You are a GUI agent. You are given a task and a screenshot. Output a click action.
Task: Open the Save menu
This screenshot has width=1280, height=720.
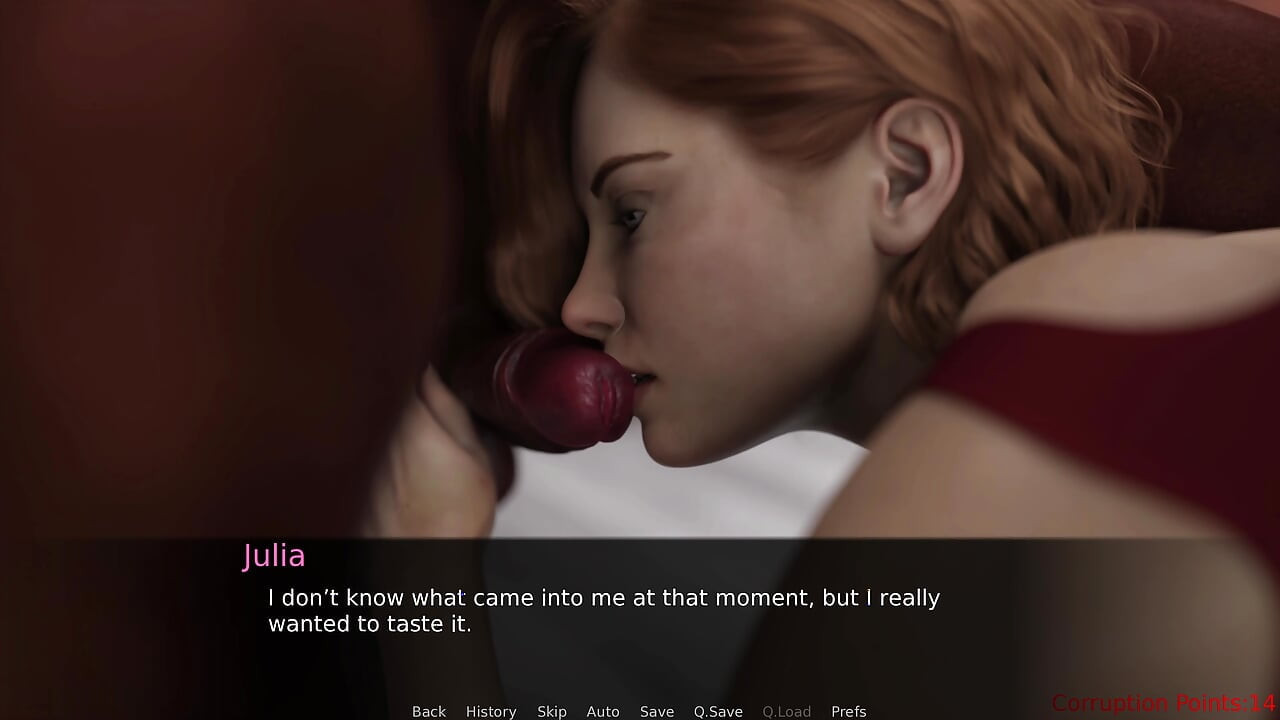coord(657,711)
